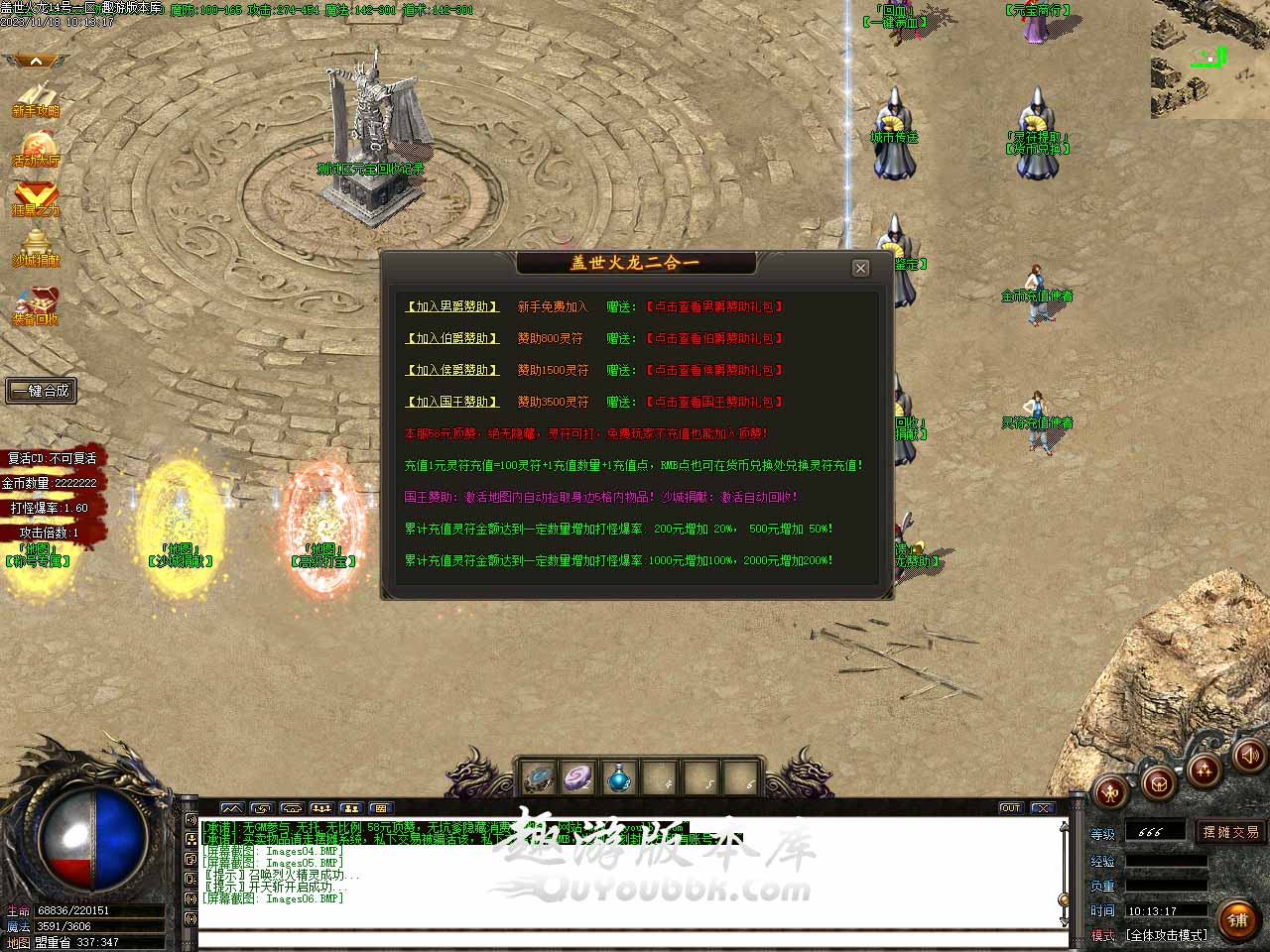View the 男爵赞助礼包 gift pack
Image resolution: width=1270 pixels, height=952 pixels.
point(714,307)
